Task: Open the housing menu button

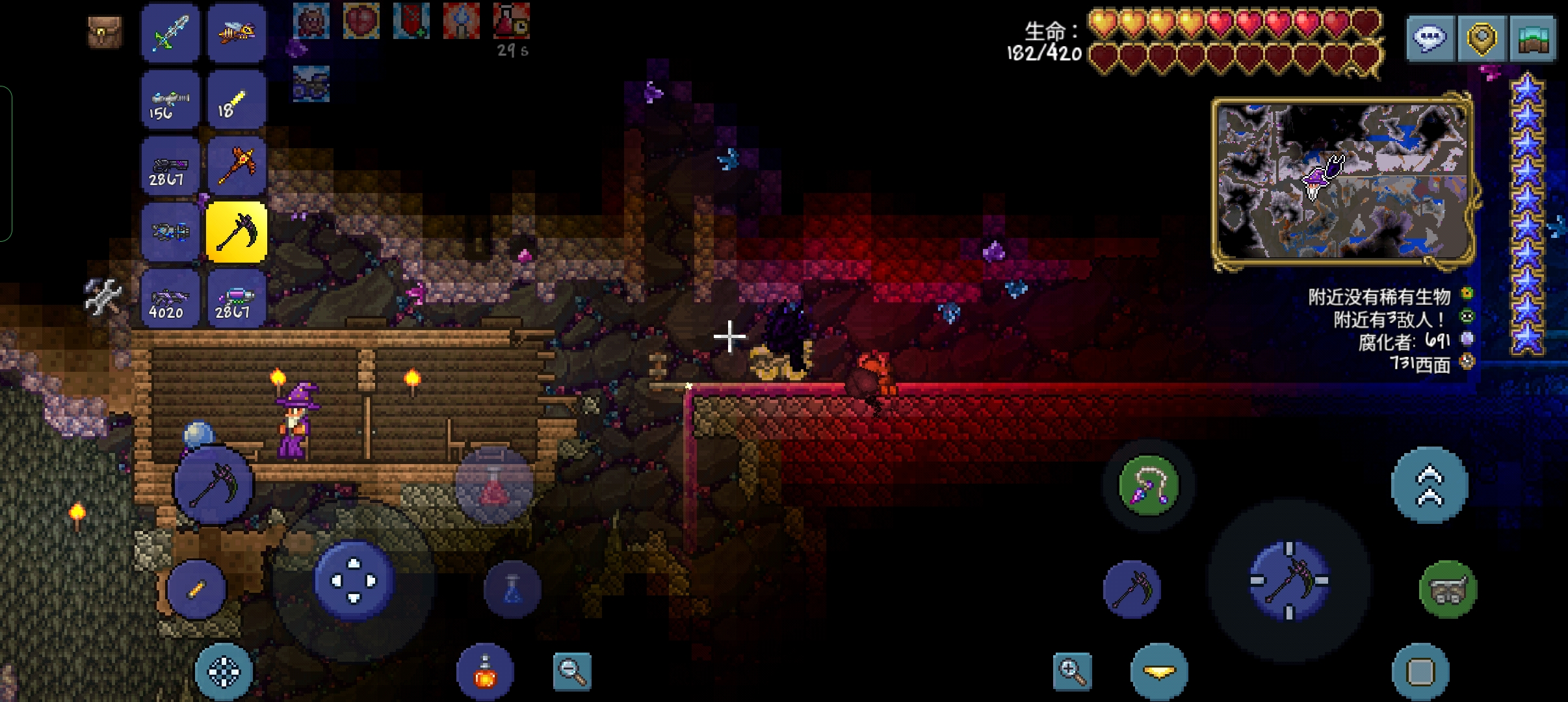Action: pyautogui.click(x=1532, y=39)
